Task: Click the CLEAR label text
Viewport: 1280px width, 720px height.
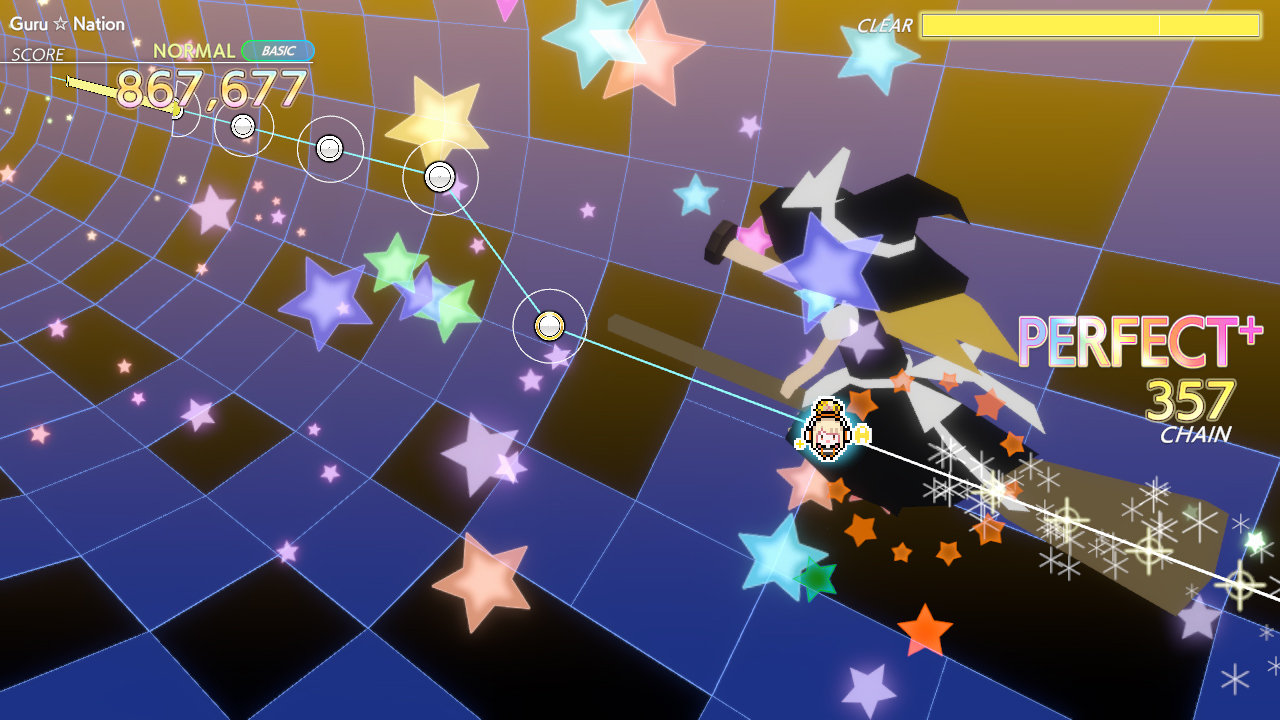Action: [x=884, y=26]
